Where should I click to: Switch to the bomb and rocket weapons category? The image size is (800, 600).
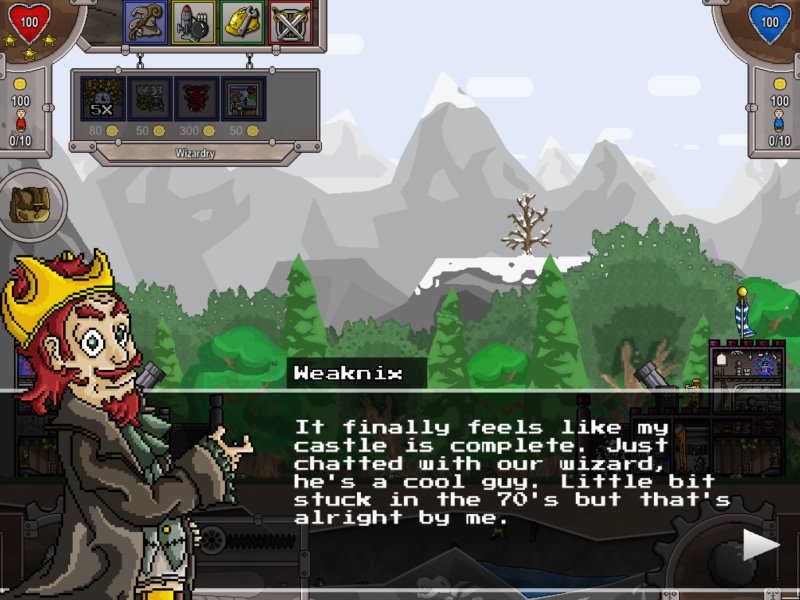pyautogui.click(x=194, y=23)
